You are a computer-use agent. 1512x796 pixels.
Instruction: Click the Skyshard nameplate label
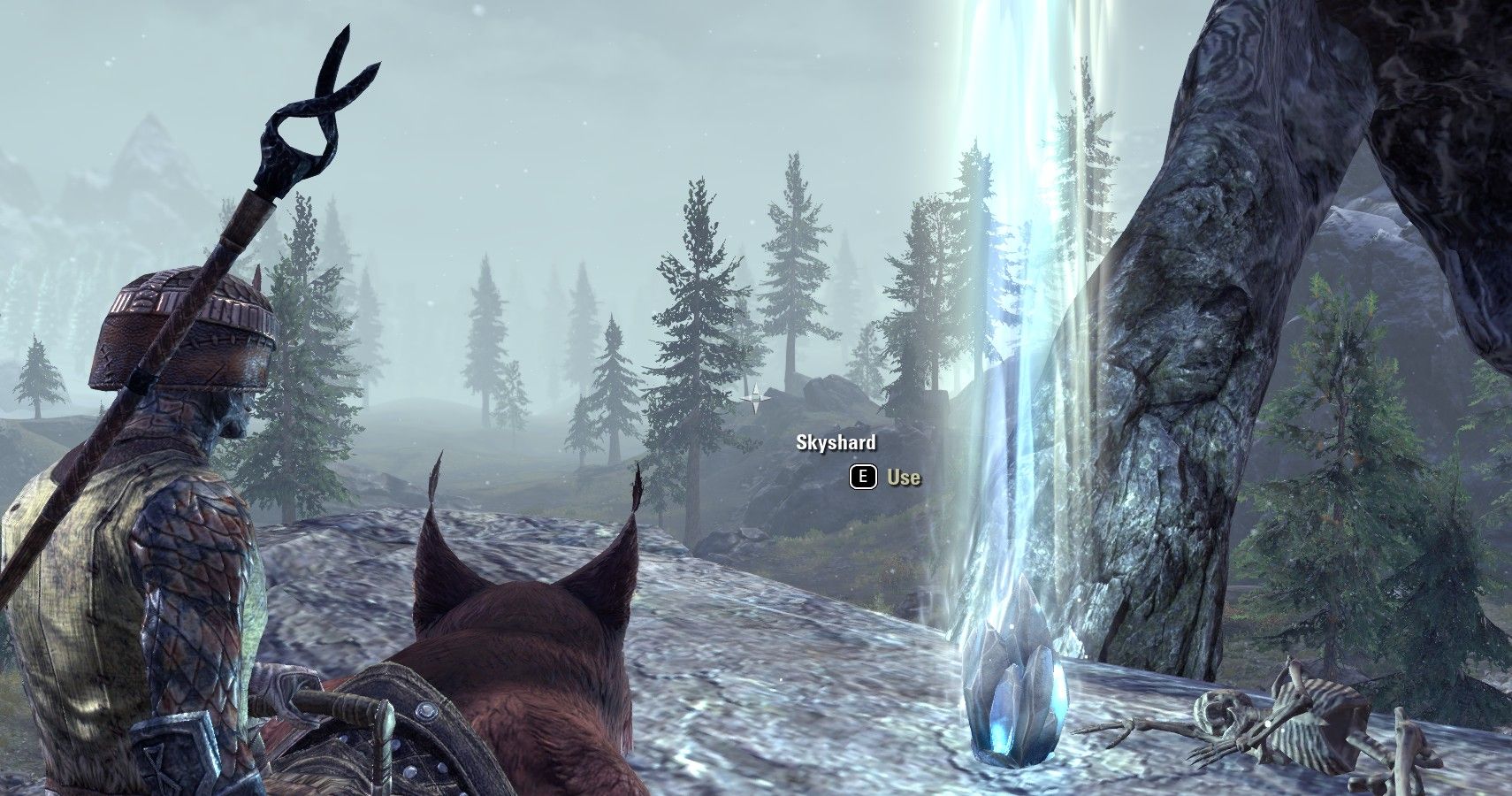pyautogui.click(x=836, y=444)
